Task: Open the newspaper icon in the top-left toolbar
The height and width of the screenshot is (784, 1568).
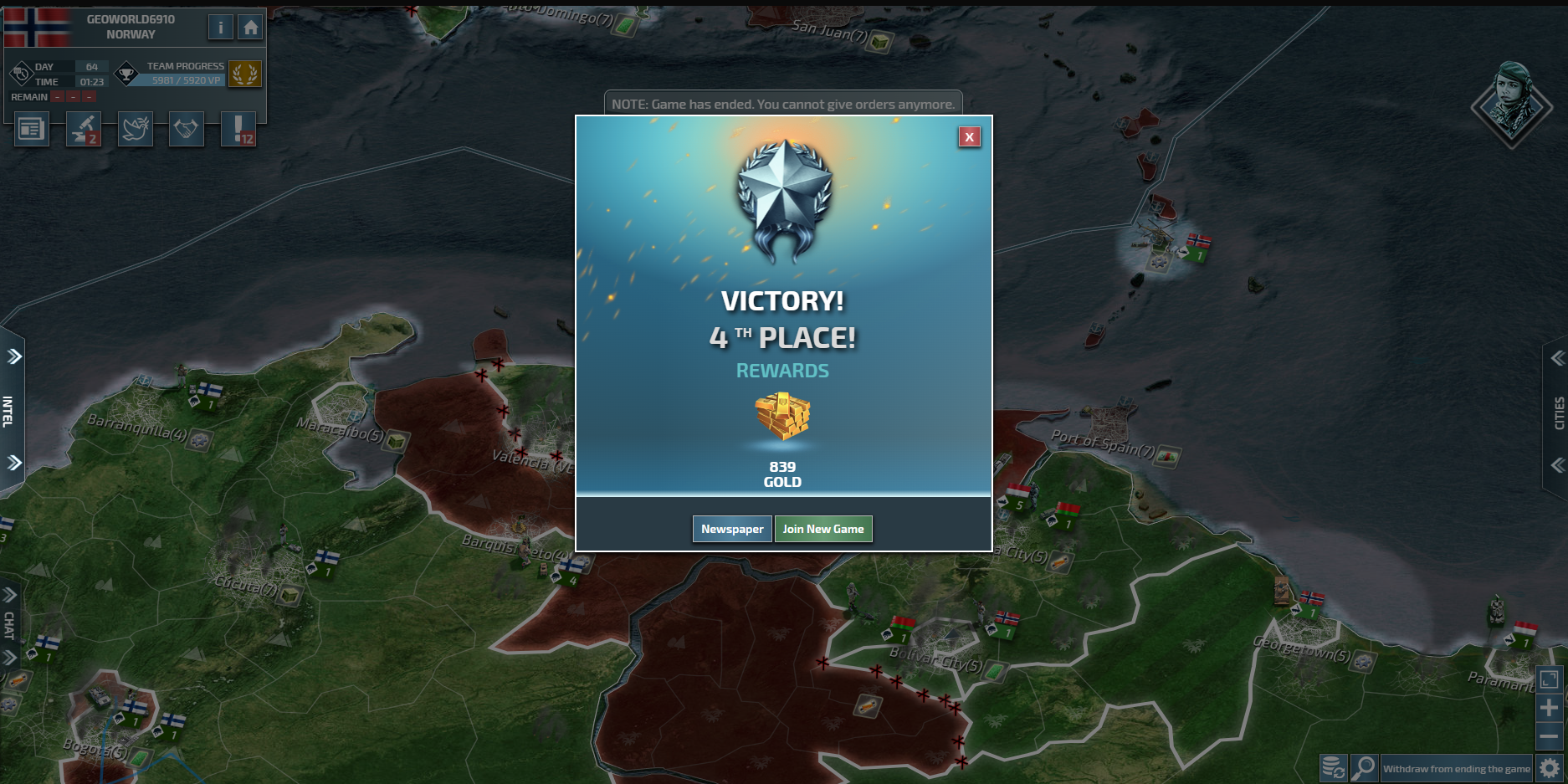Action: [x=32, y=130]
